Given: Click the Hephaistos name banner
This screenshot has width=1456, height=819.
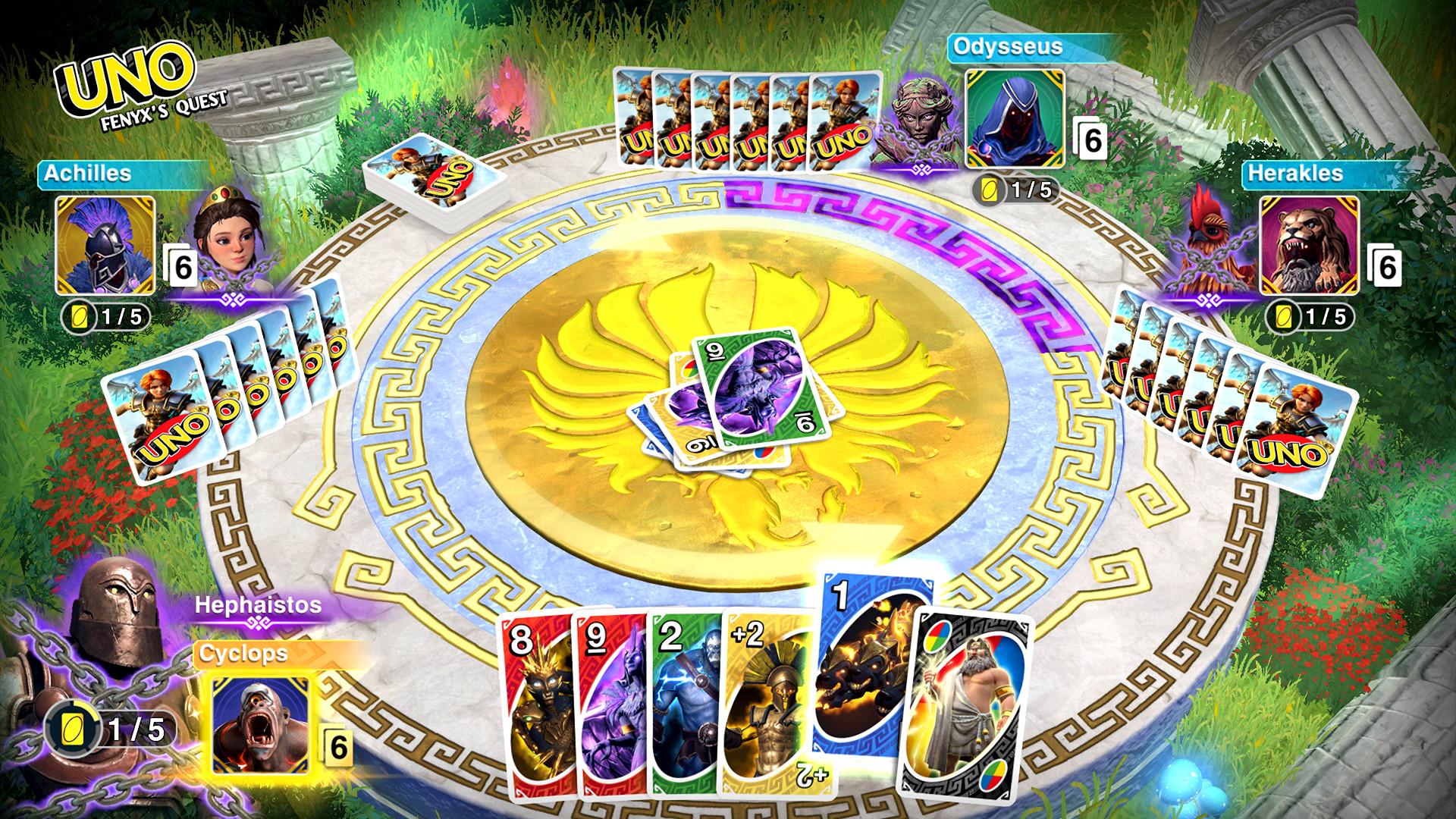Looking at the screenshot, I should tap(258, 607).
